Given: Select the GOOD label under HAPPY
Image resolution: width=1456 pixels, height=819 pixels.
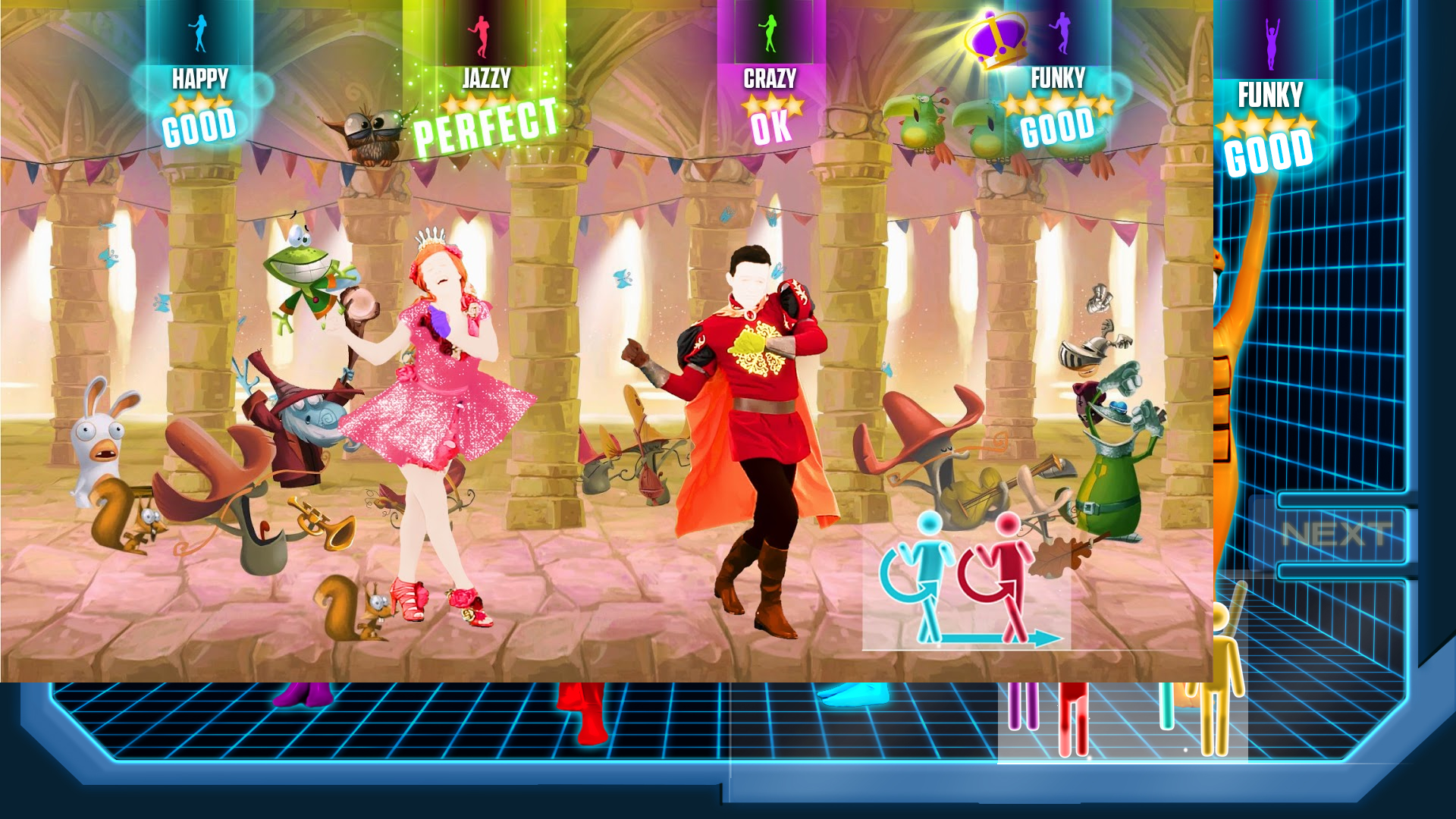Looking at the screenshot, I should (199, 126).
